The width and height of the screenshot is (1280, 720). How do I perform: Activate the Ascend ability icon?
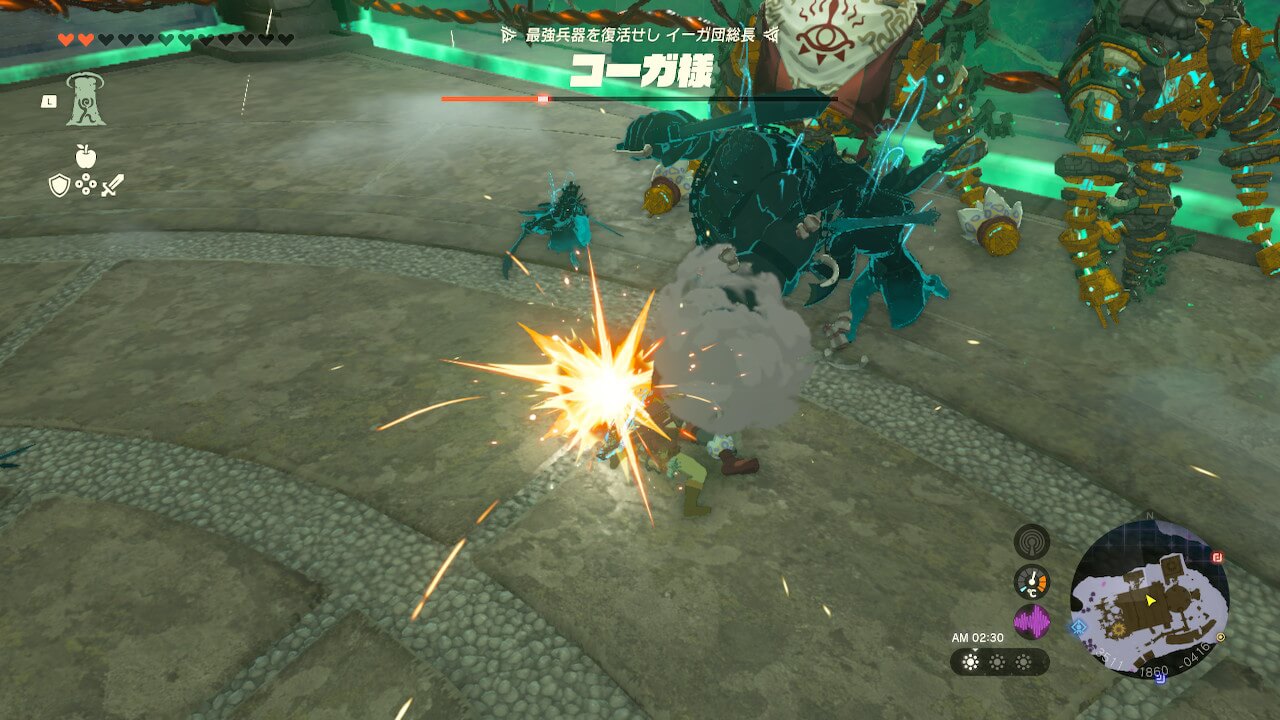[86, 100]
